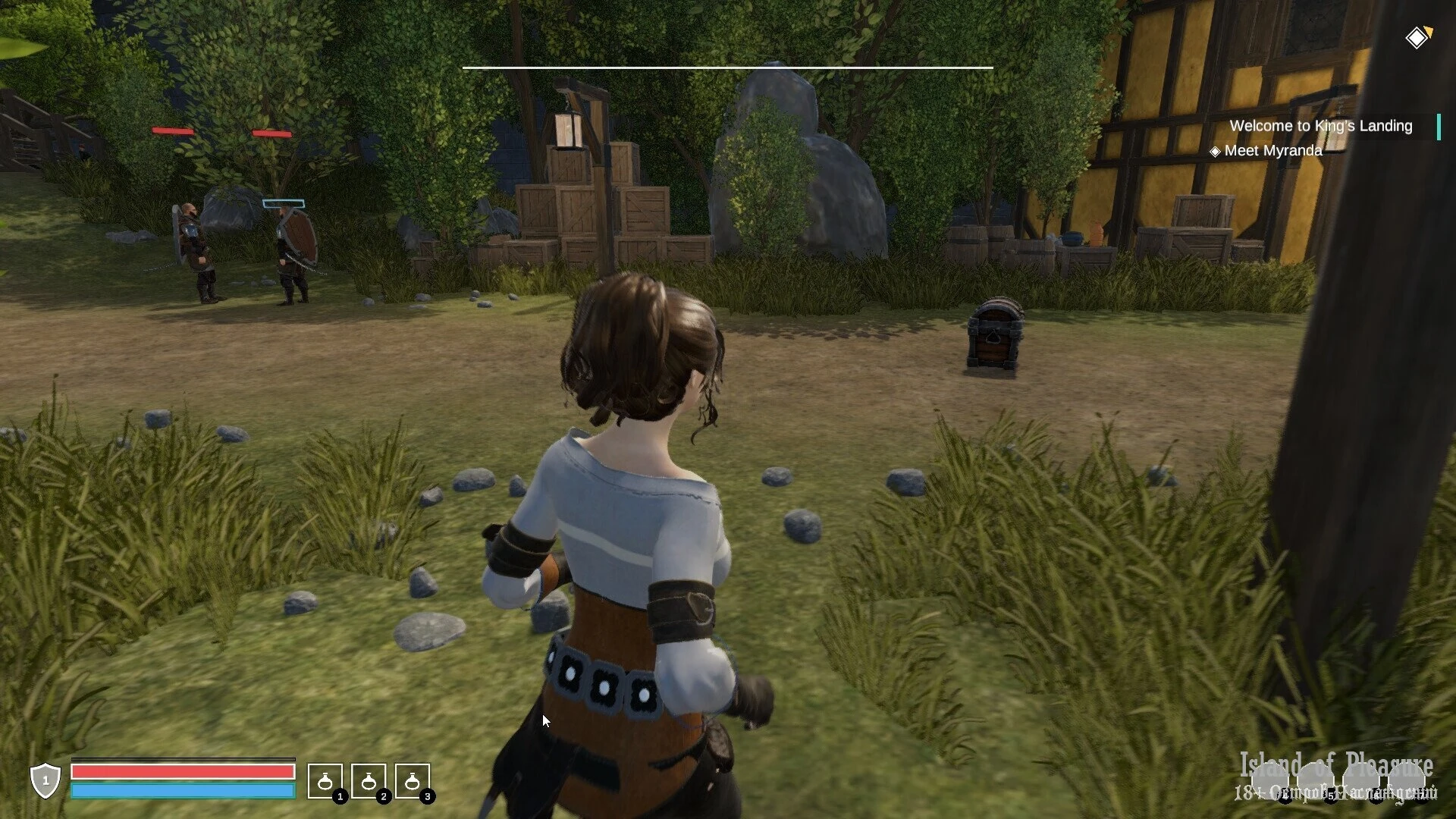The image size is (1456, 819).
Task: Activate potion slot number 3
Action: click(x=413, y=781)
